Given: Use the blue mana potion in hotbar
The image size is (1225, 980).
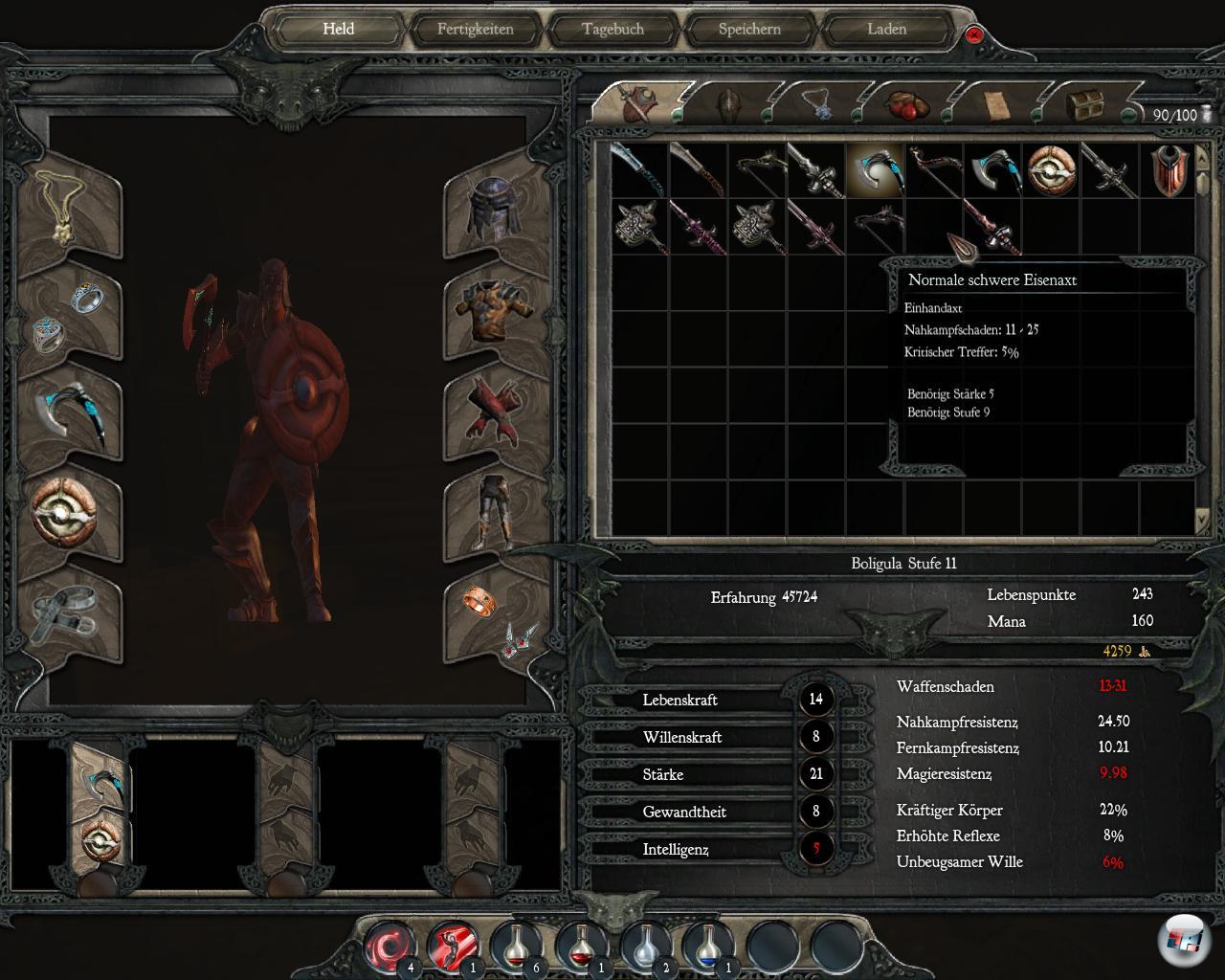Looking at the screenshot, I should pos(710,946).
